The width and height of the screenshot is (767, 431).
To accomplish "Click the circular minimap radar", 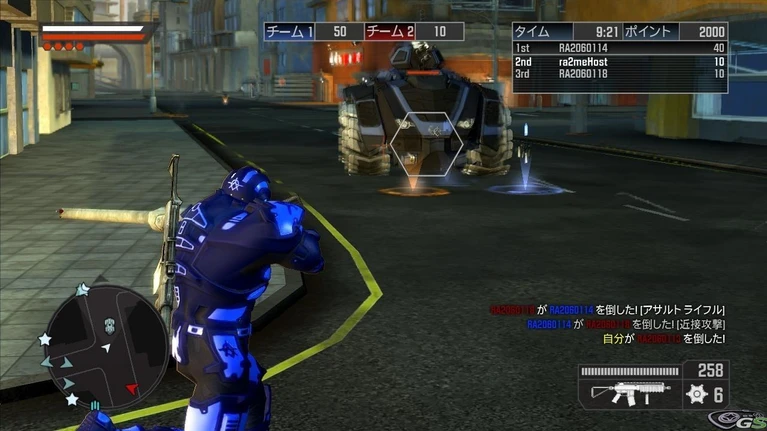I will [95, 341].
